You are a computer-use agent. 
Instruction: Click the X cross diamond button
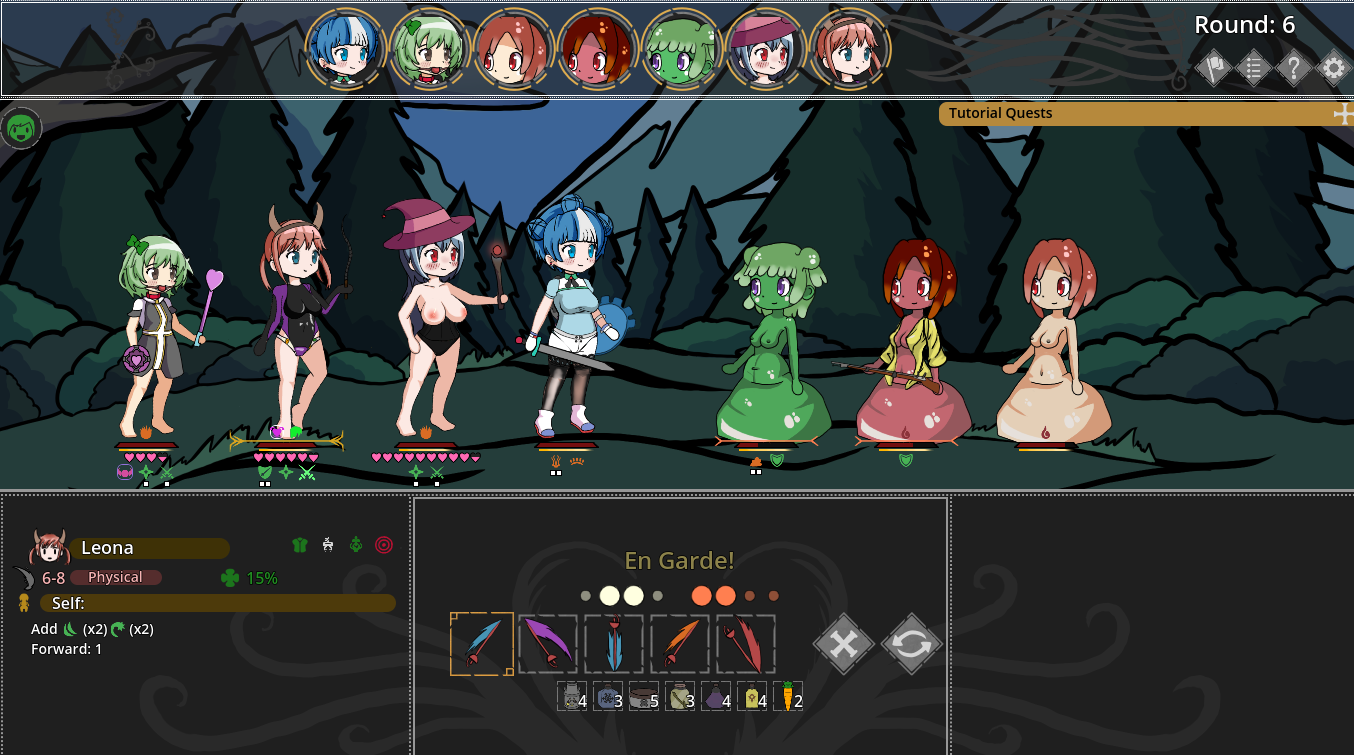click(844, 644)
